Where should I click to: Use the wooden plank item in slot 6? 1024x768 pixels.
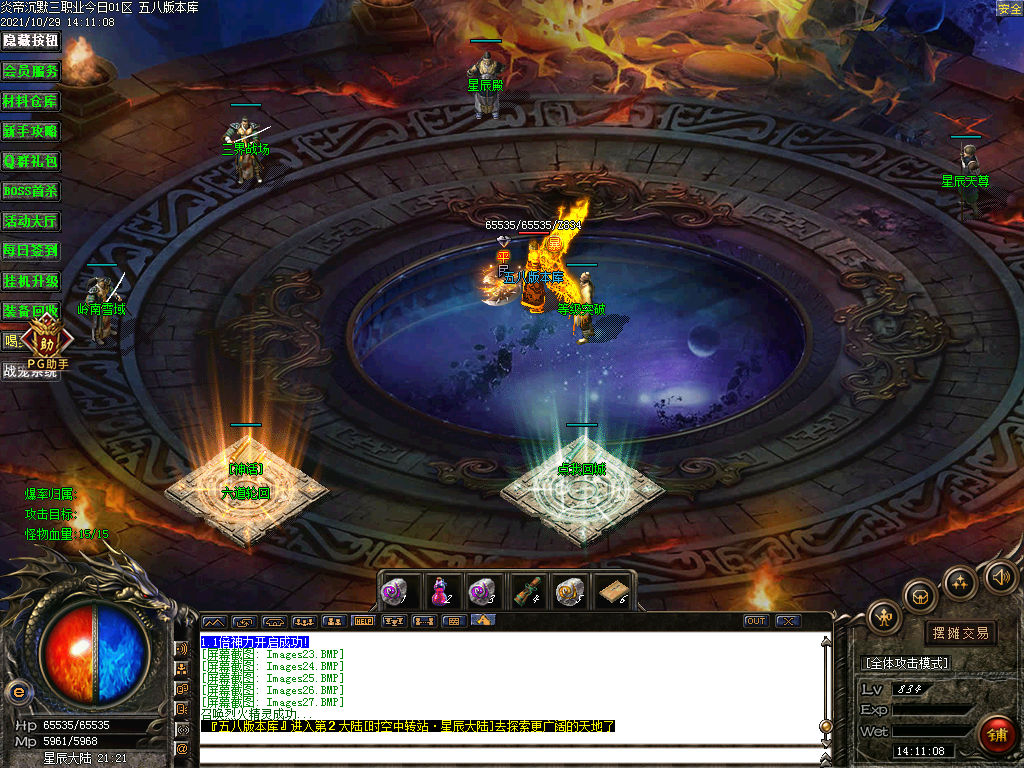coord(612,591)
